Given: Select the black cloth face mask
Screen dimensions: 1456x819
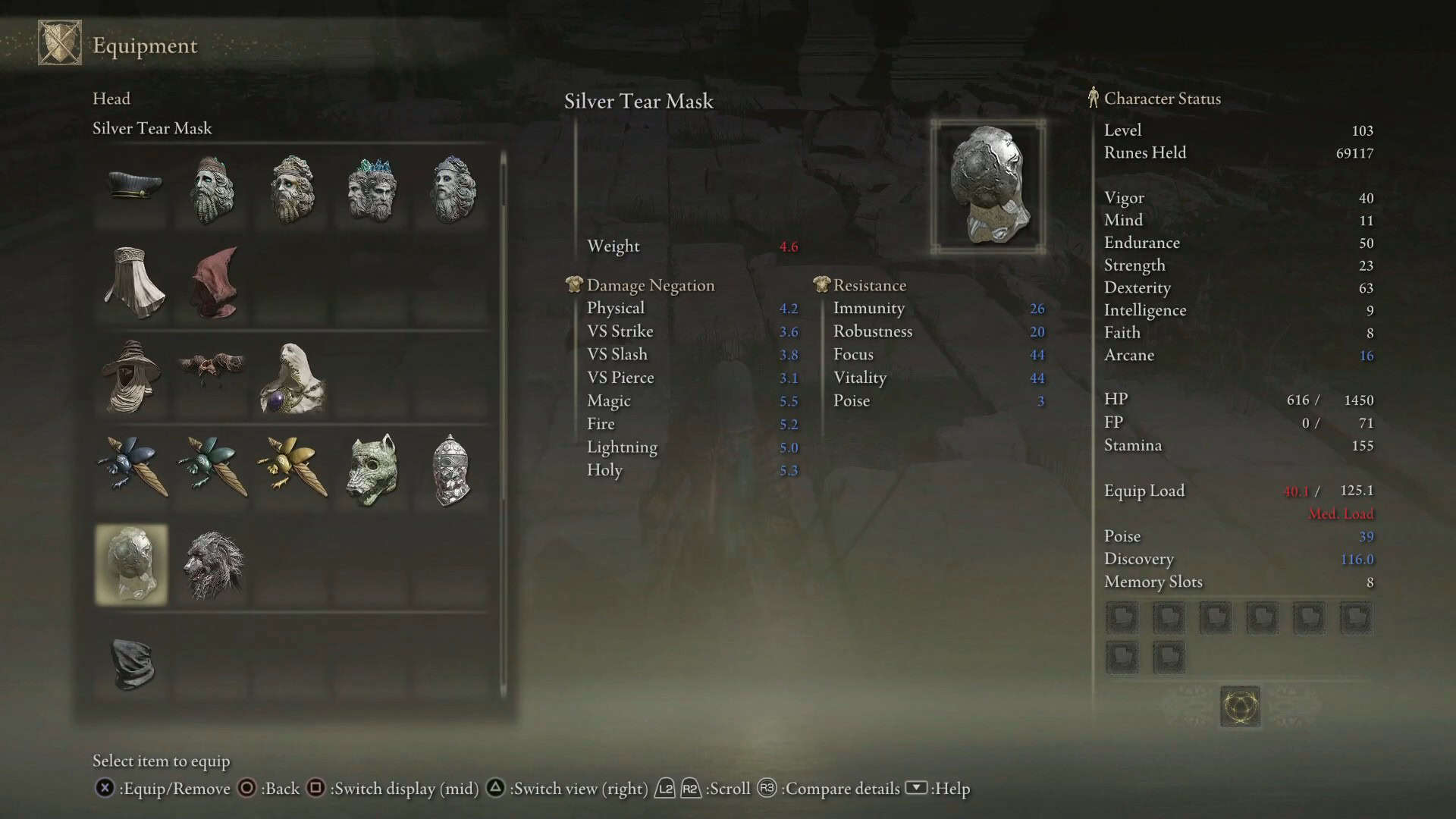Looking at the screenshot, I should click(x=133, y=663).
